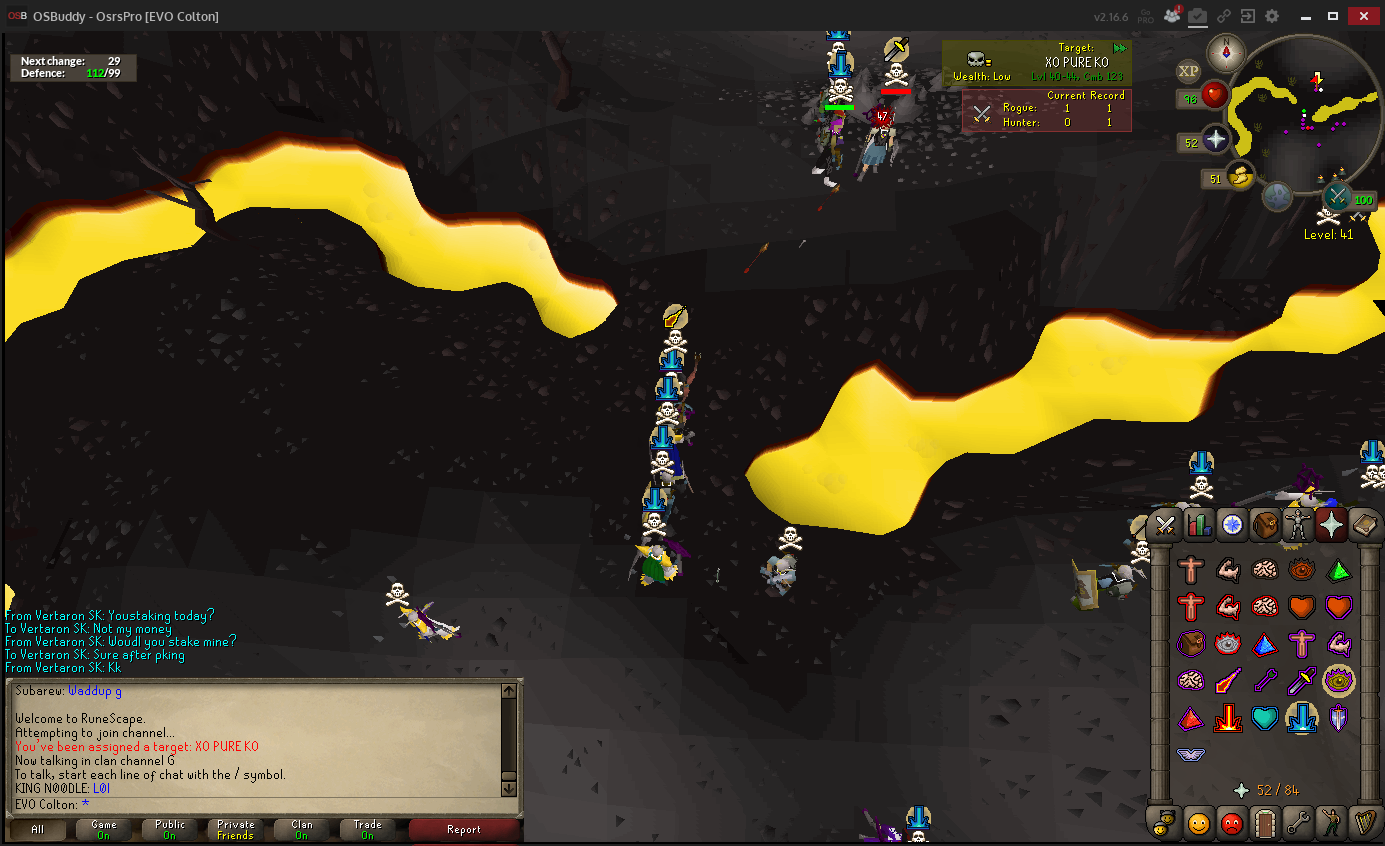Click the compass to face north
The image size is (1385, 846).
pos(1226,52)
